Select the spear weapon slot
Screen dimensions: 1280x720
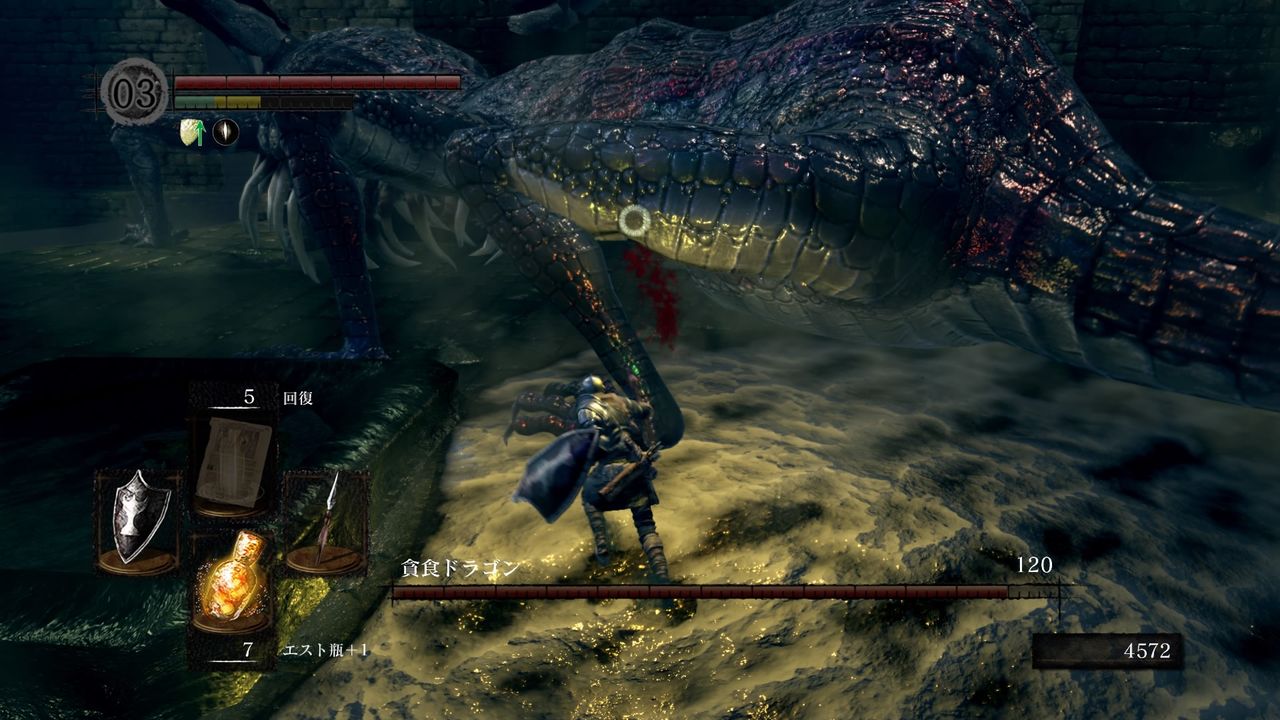pyautogui.click(x=326, y=521)
